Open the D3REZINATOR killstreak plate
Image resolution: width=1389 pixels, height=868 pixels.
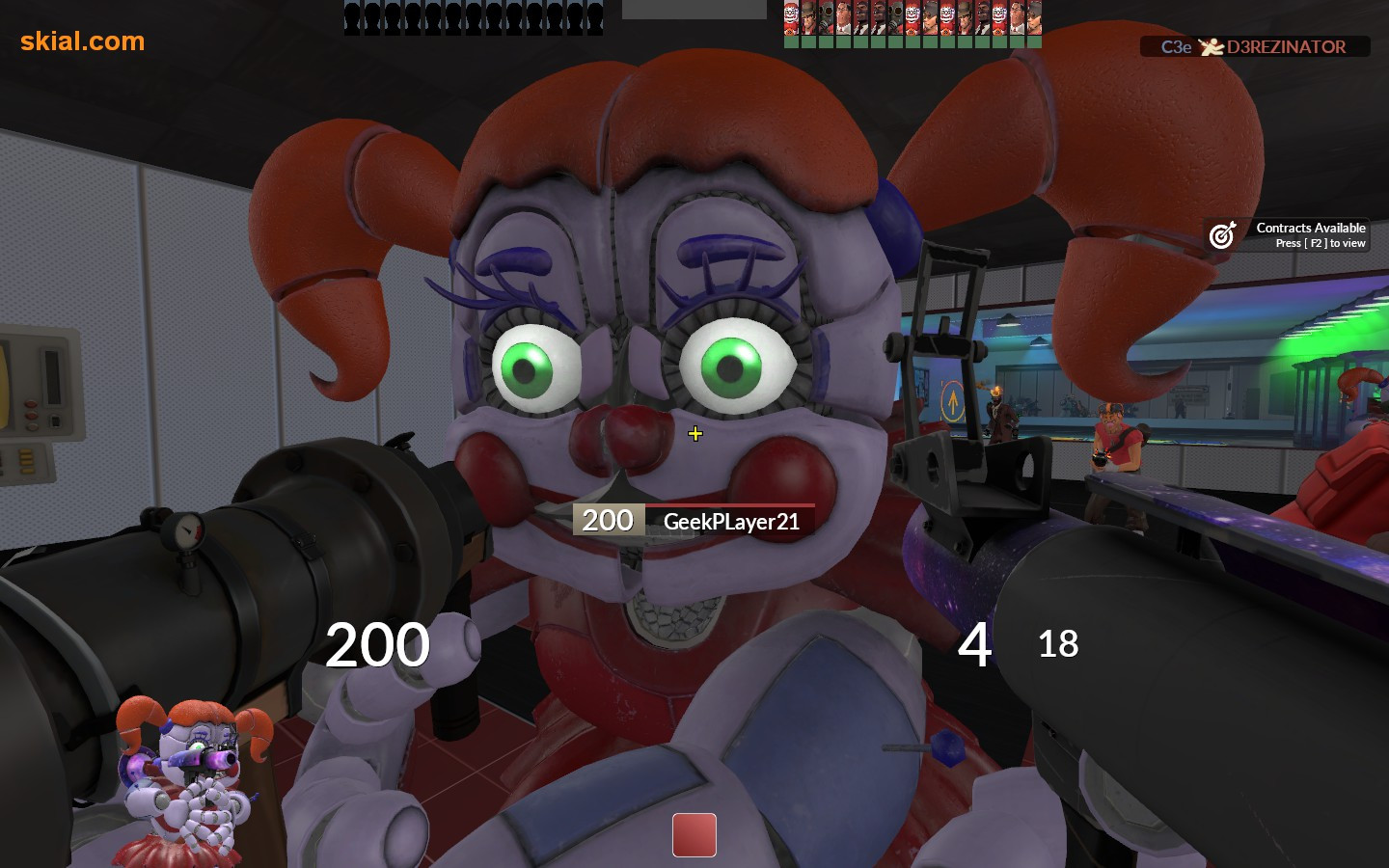pyautogui.click(x=1254, y=46)
